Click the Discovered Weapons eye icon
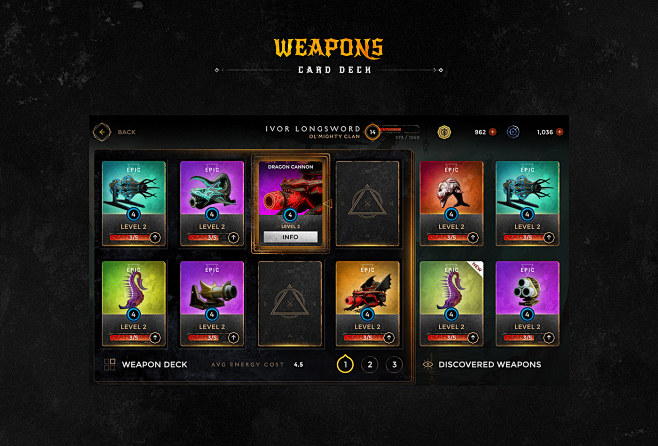 [428, 364]
